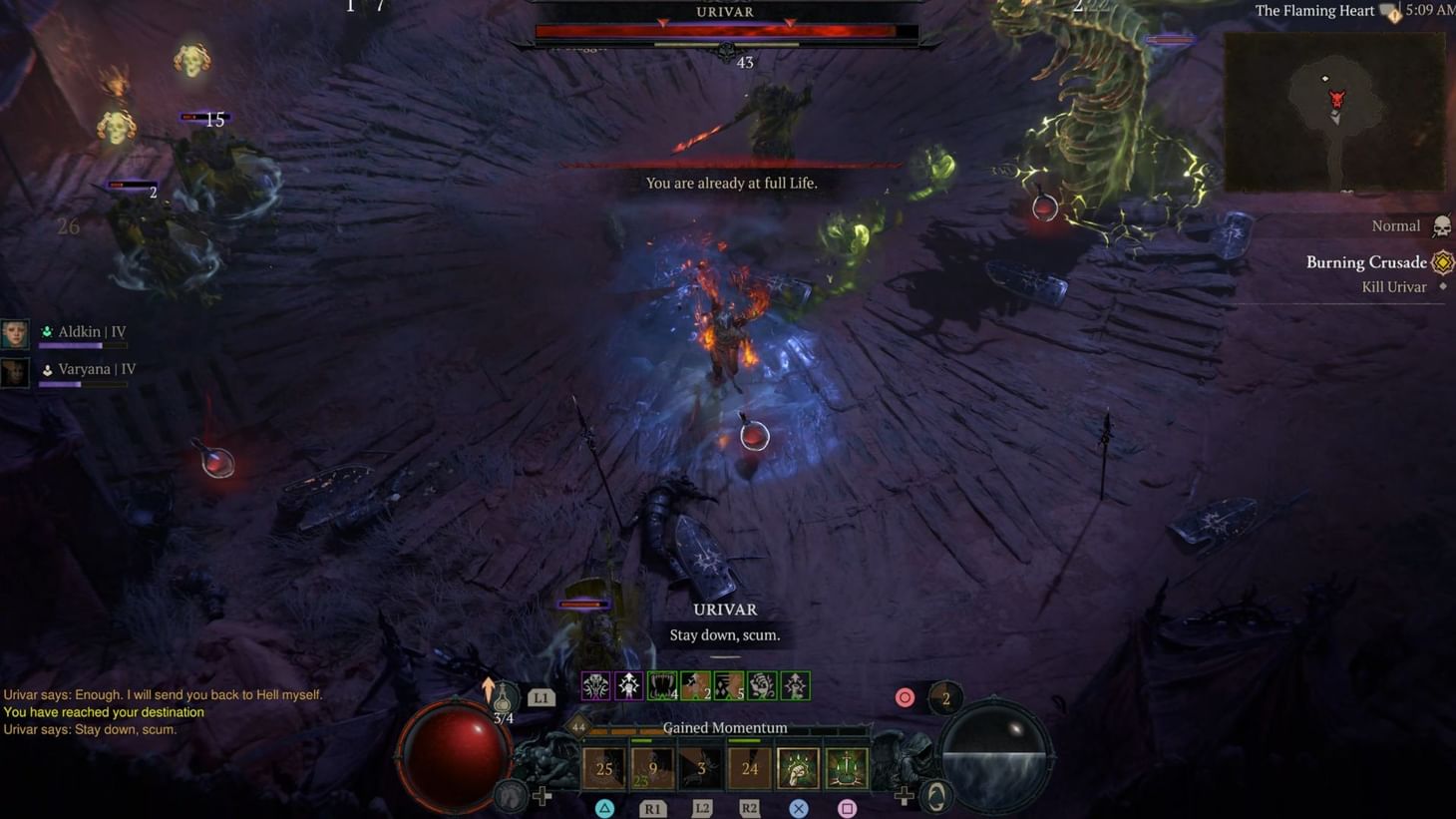Image resolution: width=1456 pixels, height=819 pixels.
Task: Select the green buff icon showing 4 stacks
Action: tap(662, 685)
